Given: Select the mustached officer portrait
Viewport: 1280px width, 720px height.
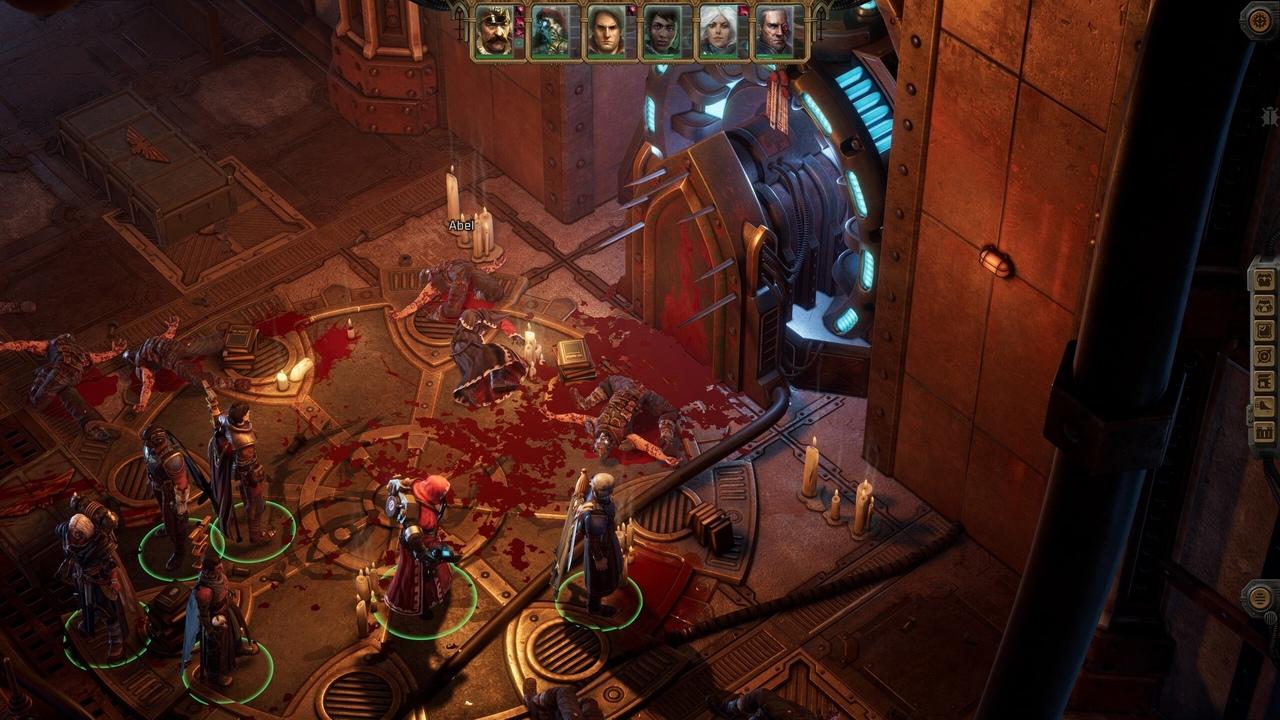Looking at the screenshot, I should point(495,31).
